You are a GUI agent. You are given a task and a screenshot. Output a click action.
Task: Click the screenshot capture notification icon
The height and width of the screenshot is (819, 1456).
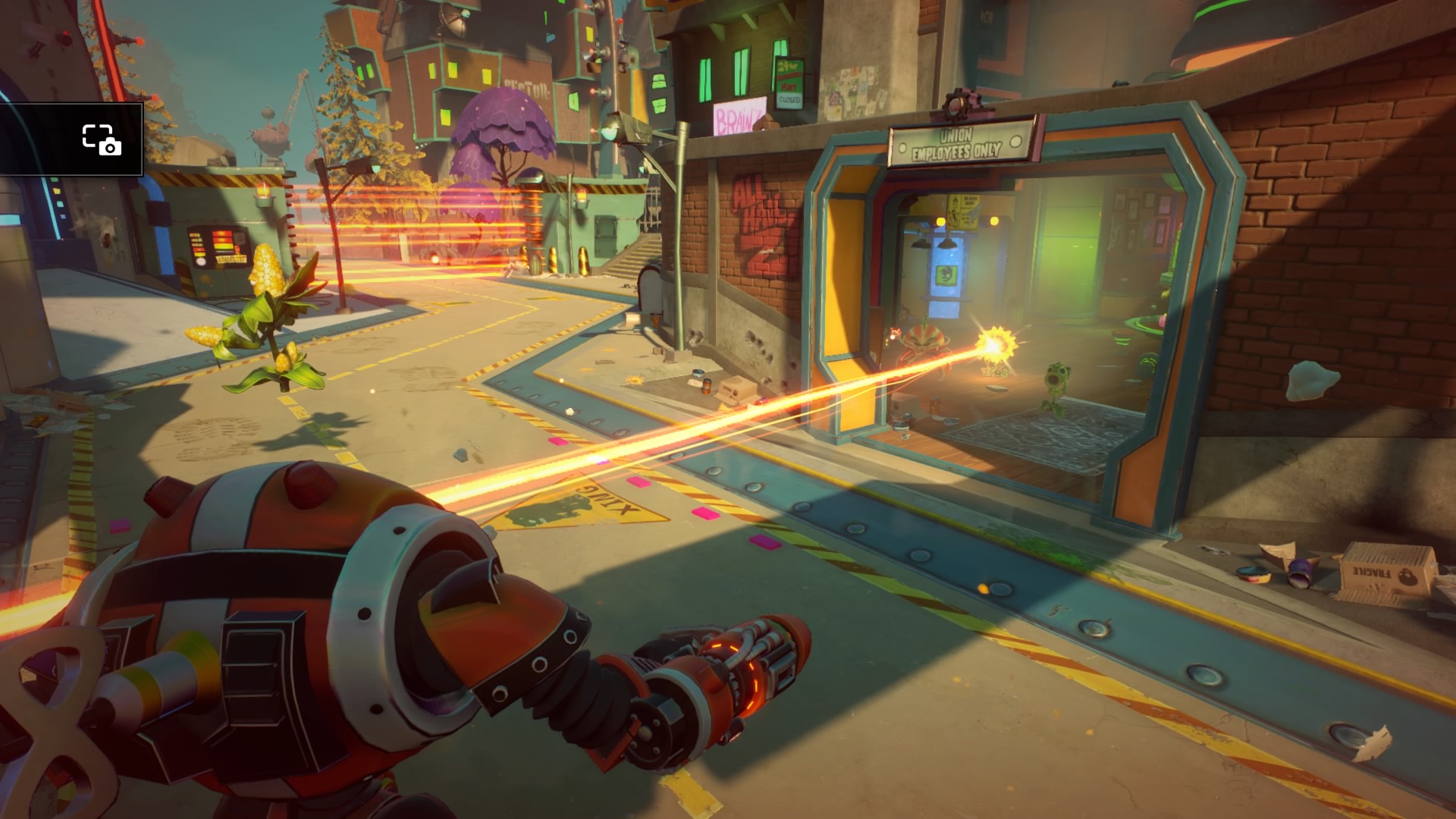101,140
